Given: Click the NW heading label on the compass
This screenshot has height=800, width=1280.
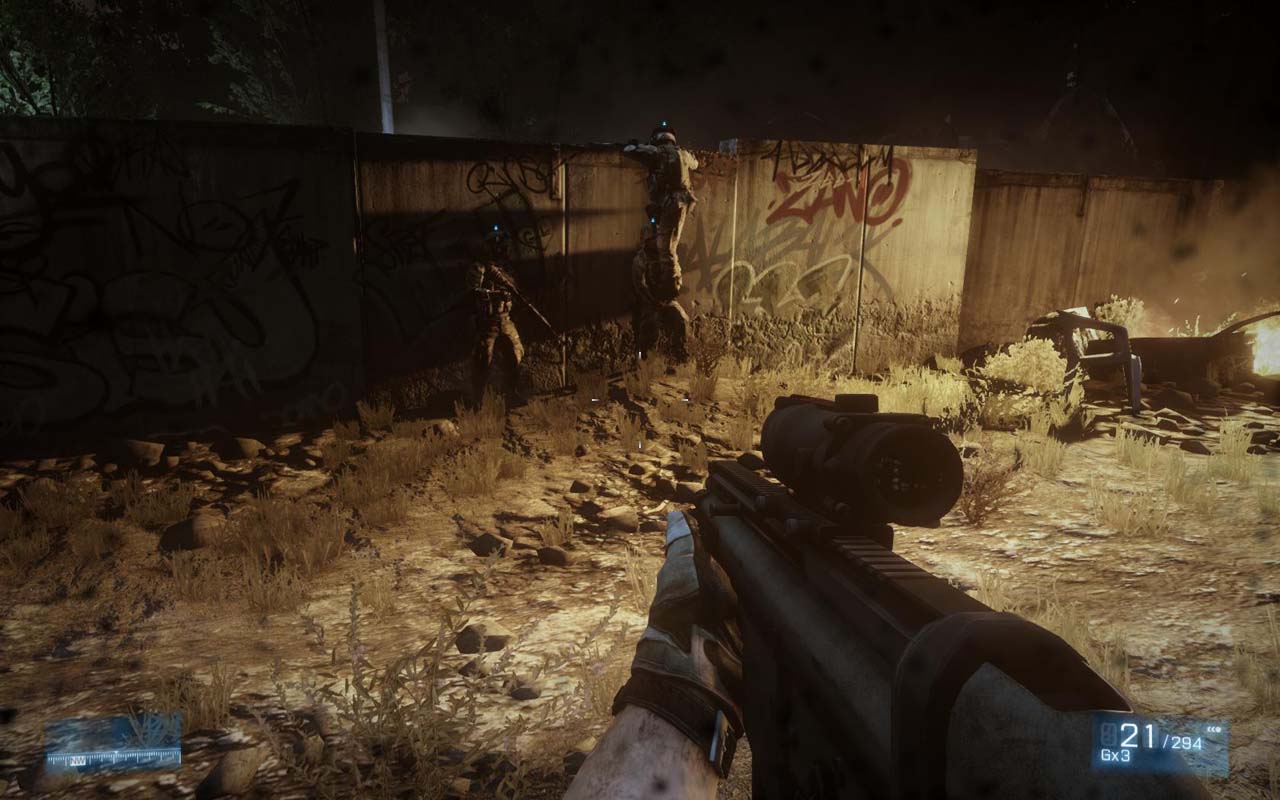Looking at the screenshot, I should point(77,758).
